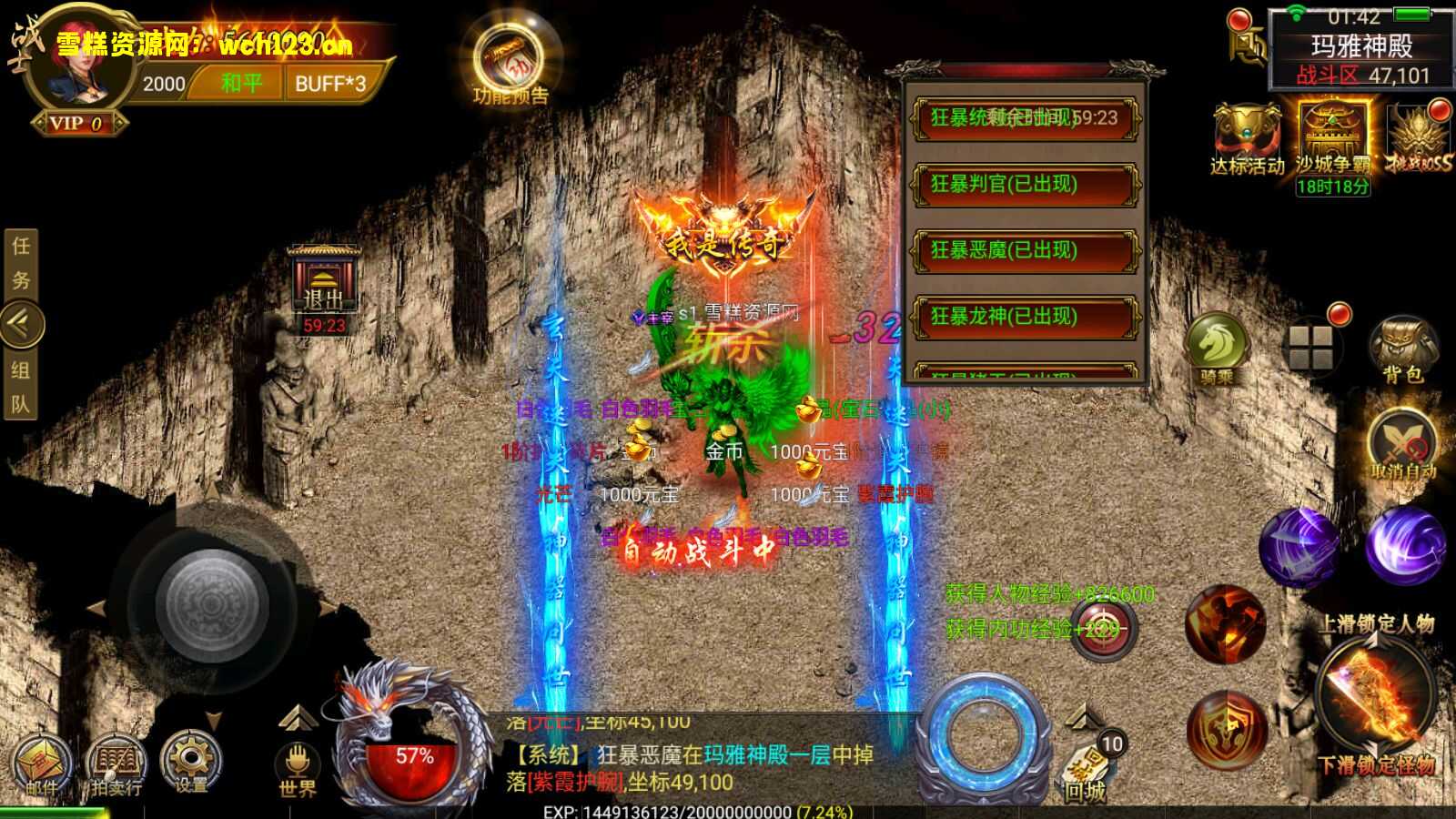Viewport: 1456px width, 819px height.
Task: Open the 邮件 mail icon
Action: (x=41, y=764)
